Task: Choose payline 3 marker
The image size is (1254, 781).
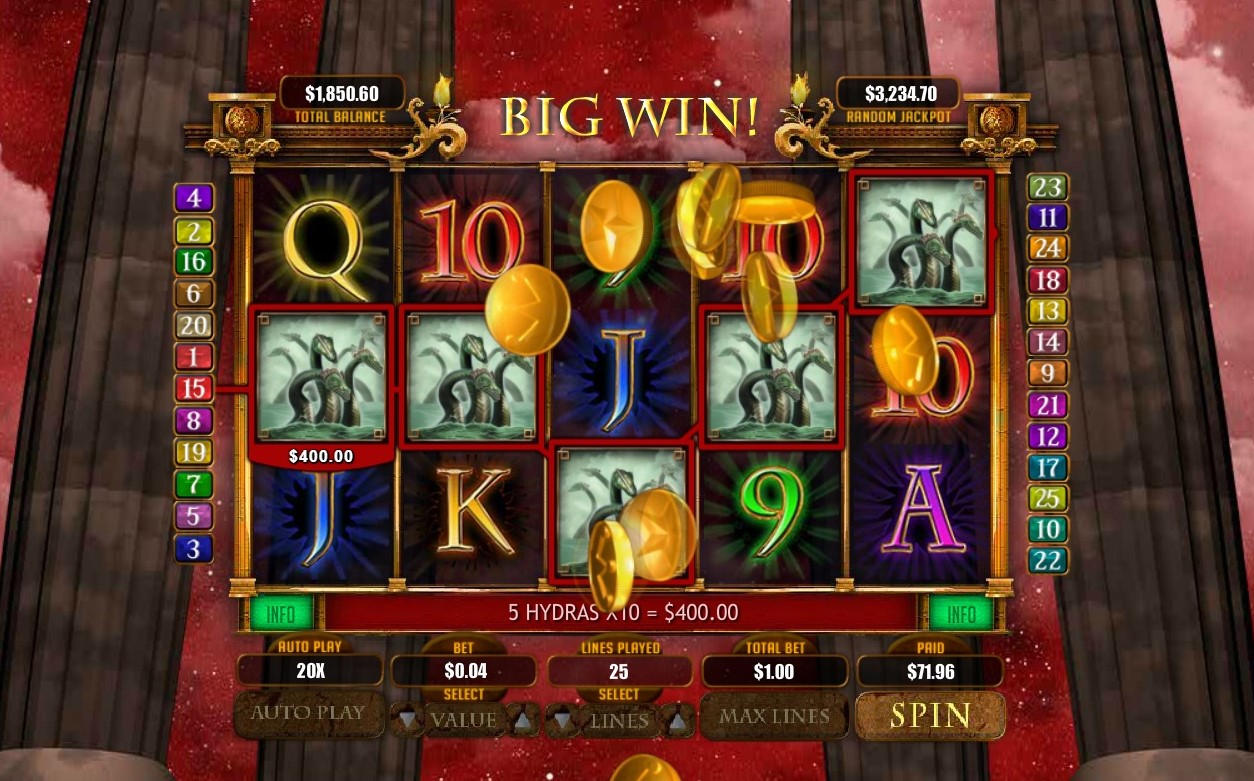Action: click(194, 548)
